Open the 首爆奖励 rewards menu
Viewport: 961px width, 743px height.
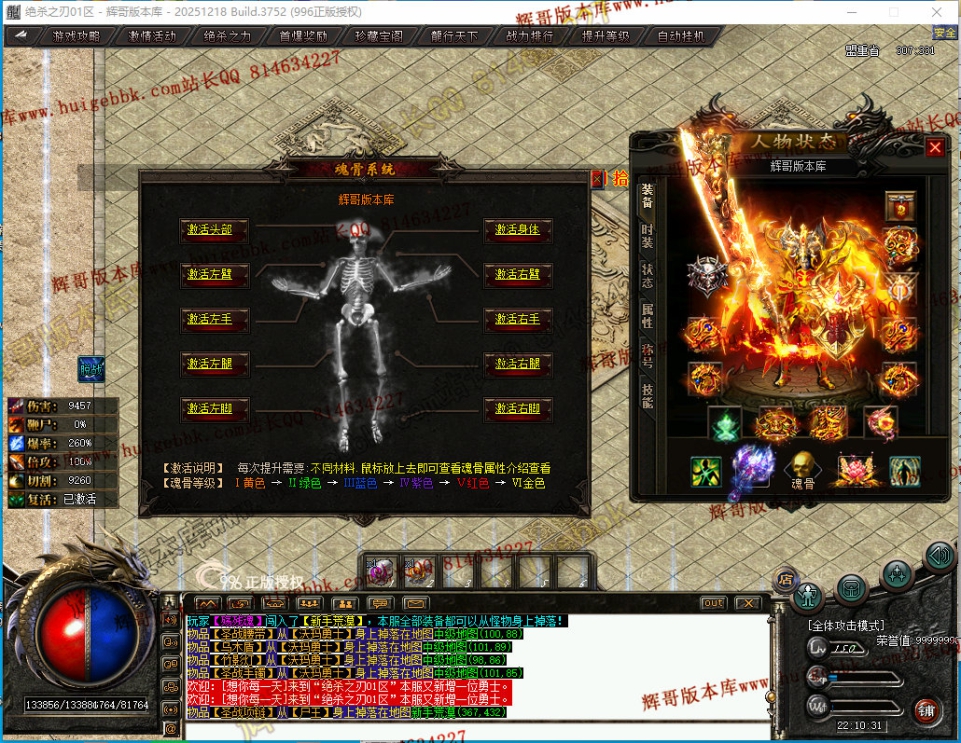303,36
